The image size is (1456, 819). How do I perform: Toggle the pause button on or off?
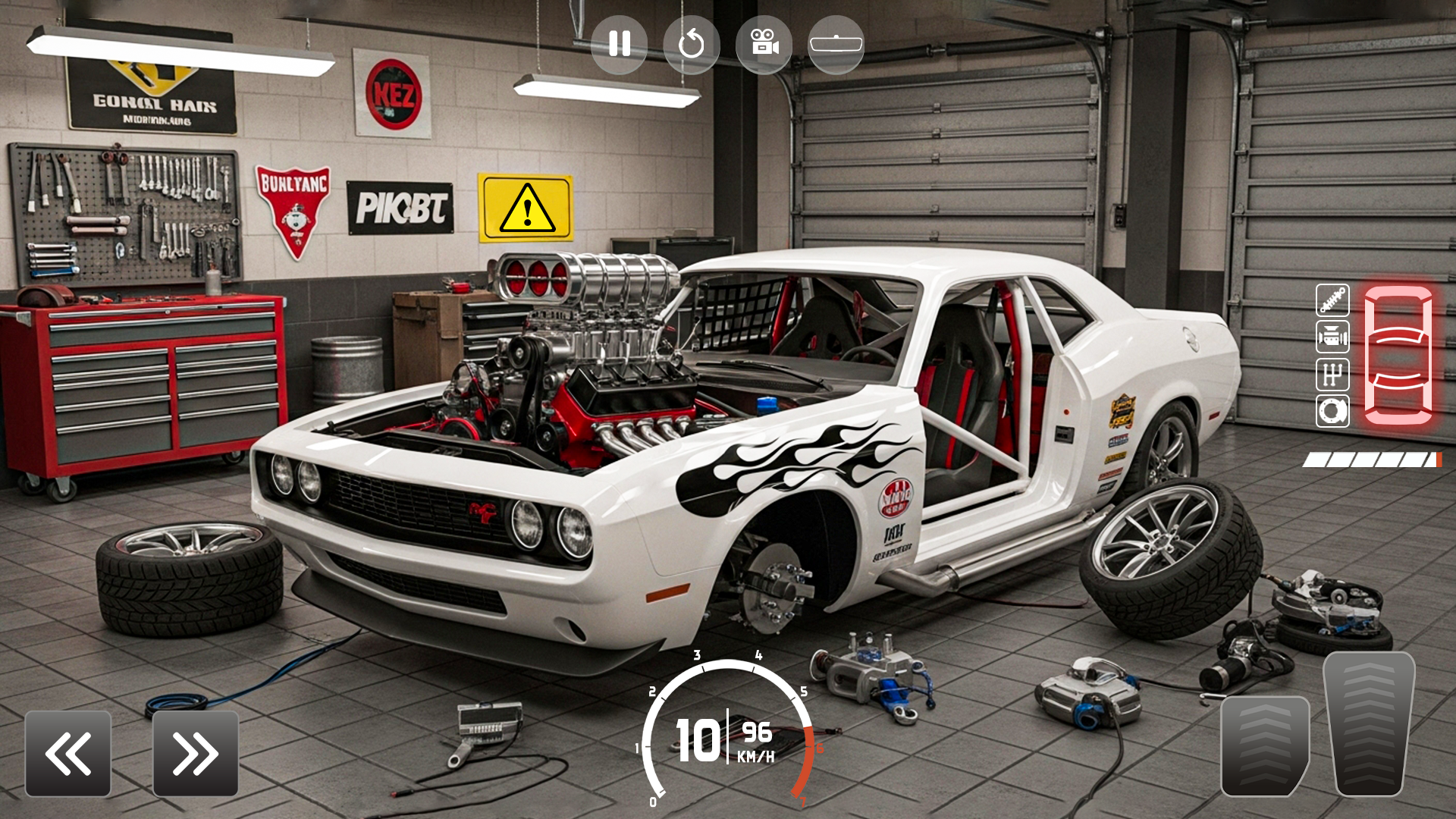pos(620,43)
